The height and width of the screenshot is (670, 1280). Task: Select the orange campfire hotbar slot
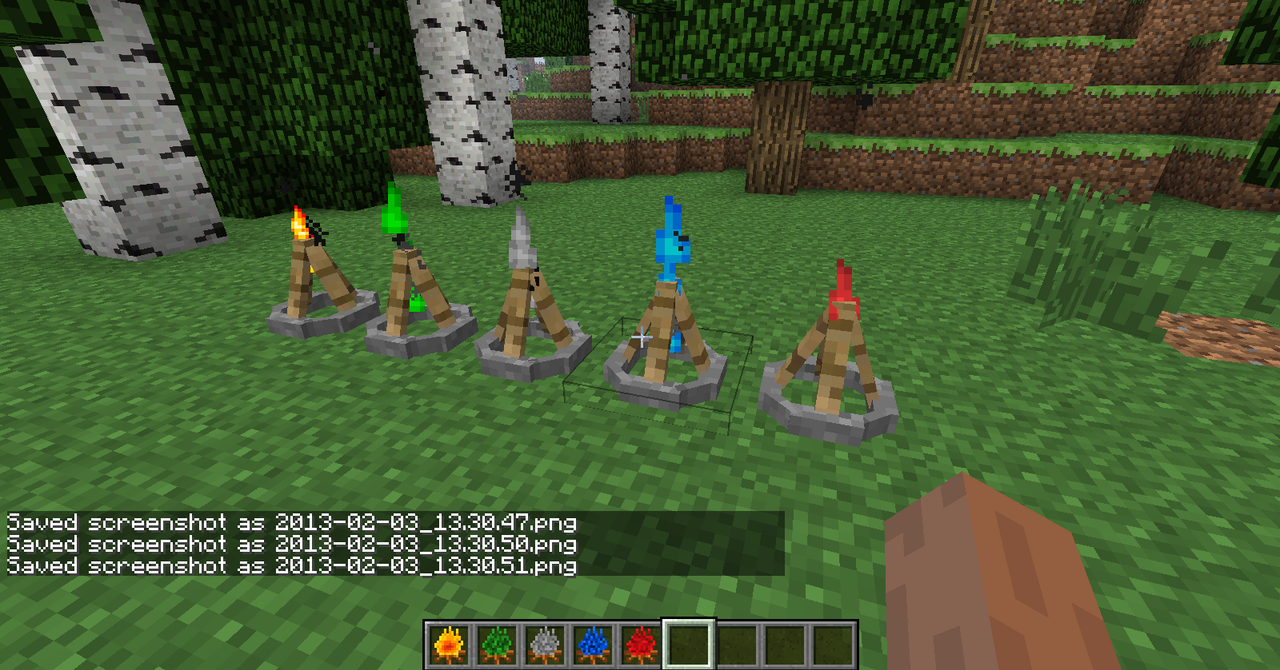click(447, 645)
